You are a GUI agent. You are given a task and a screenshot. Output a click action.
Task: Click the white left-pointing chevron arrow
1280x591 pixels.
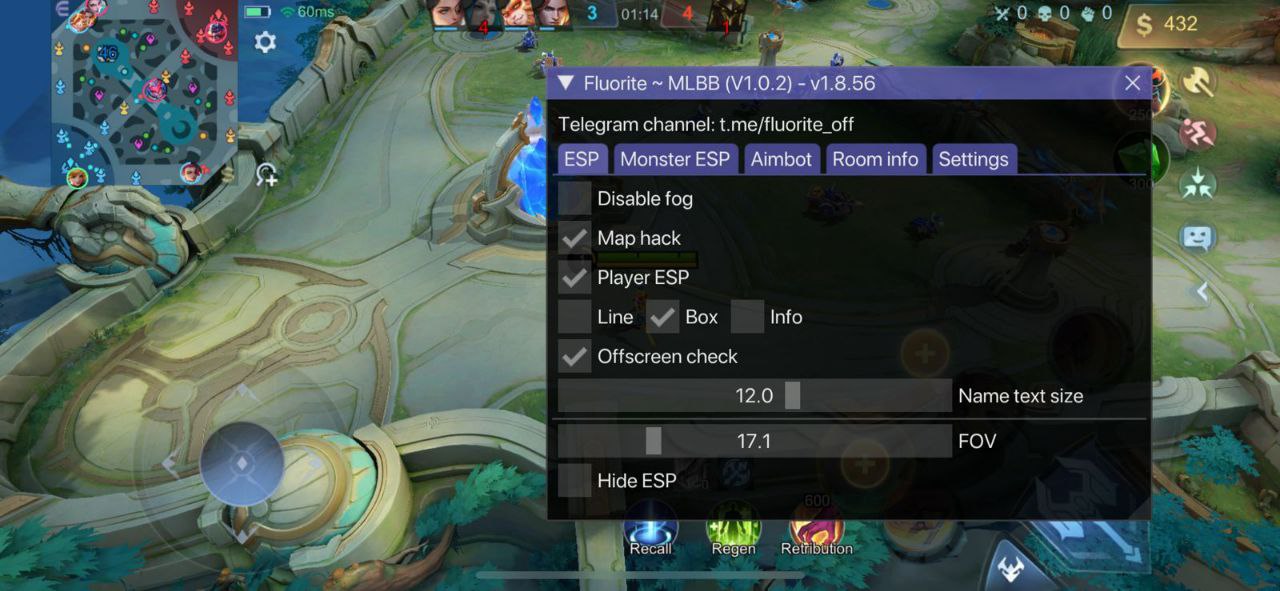pos(1203,291)
